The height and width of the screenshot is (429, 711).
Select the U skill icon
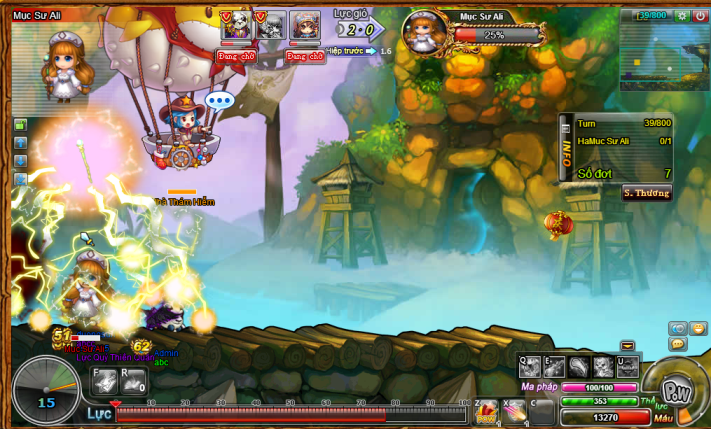tap(627, 367)
